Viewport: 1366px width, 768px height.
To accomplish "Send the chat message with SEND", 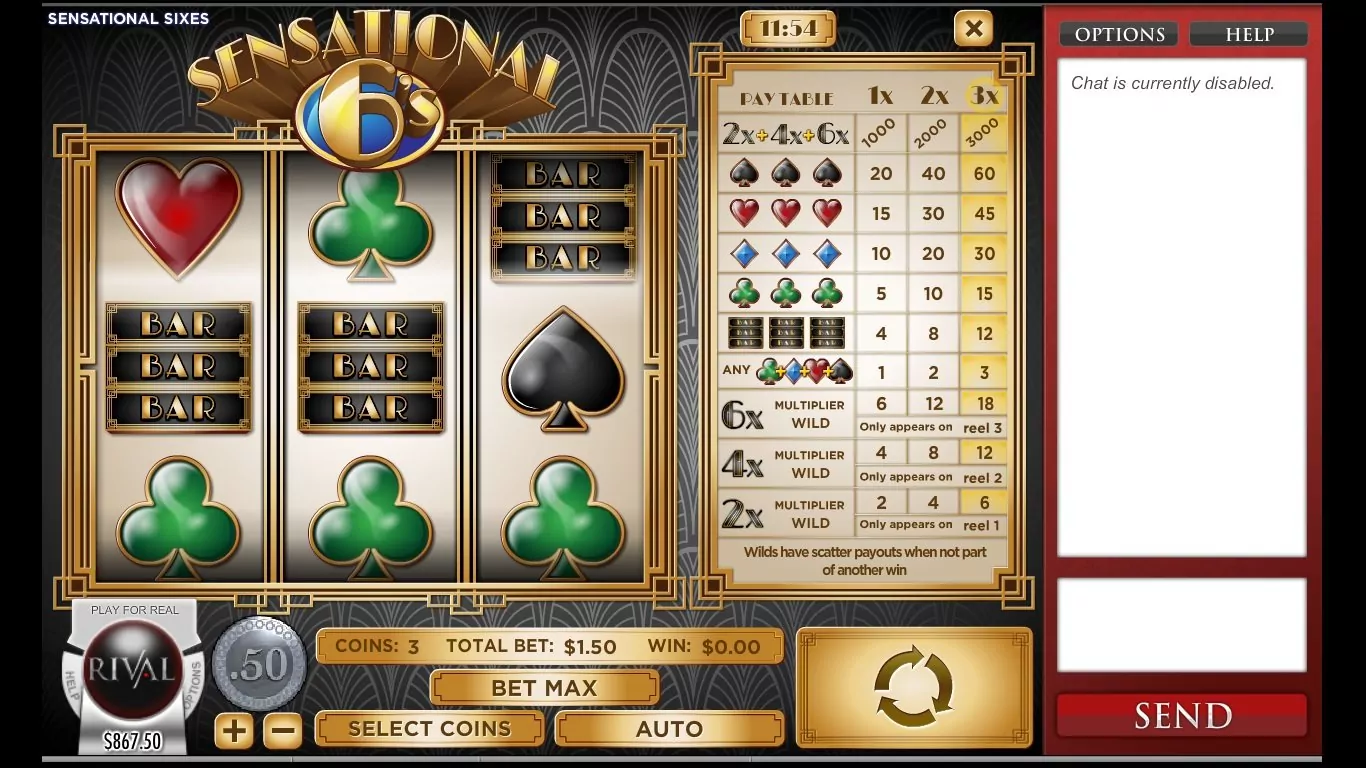I will click(x=1182, y=716).
